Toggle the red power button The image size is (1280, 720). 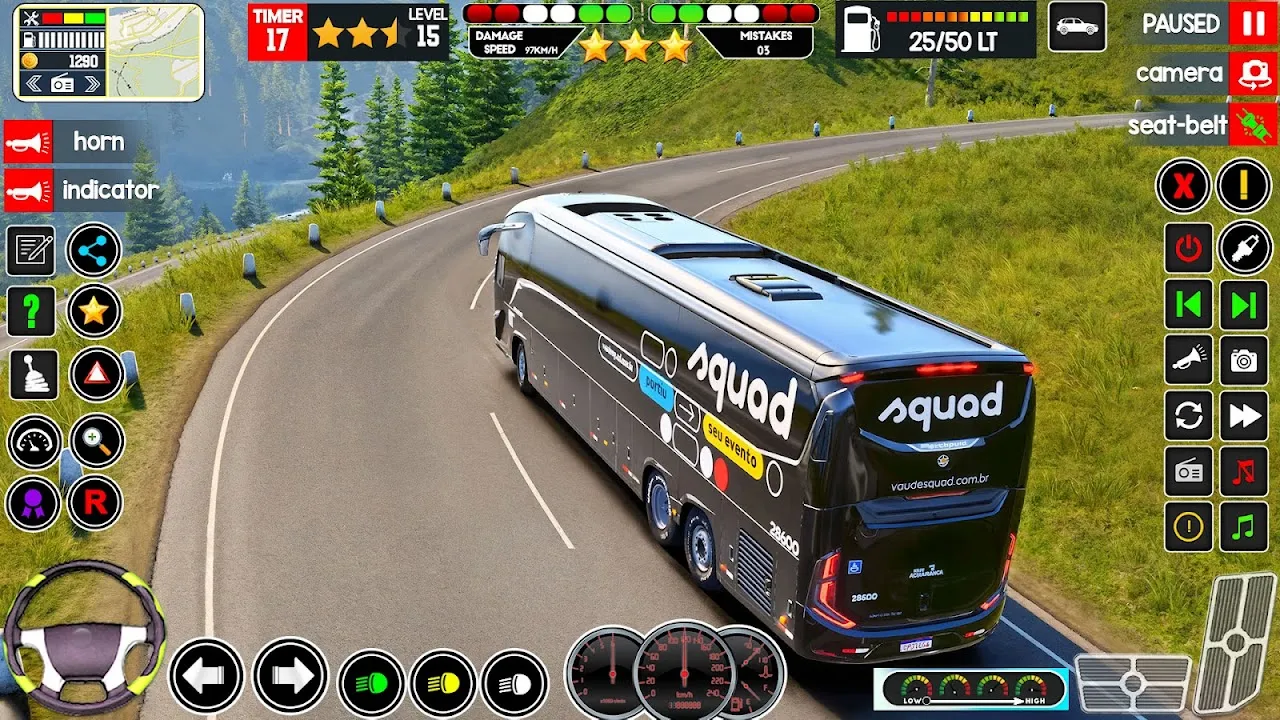pos(1188,248)
